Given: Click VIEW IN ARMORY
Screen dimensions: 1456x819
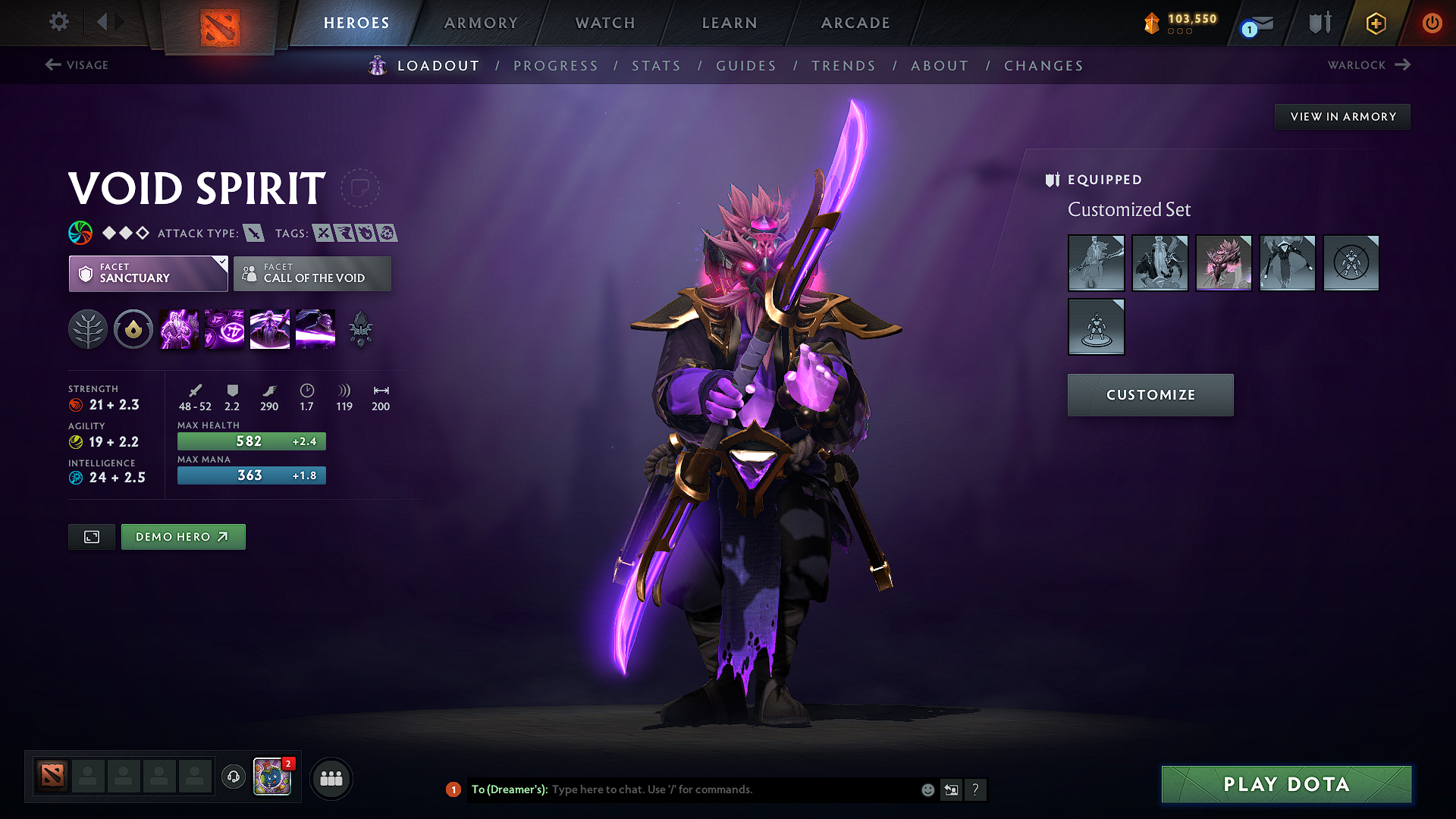Looking at the screenshot, I should (x=1342, y=116).
